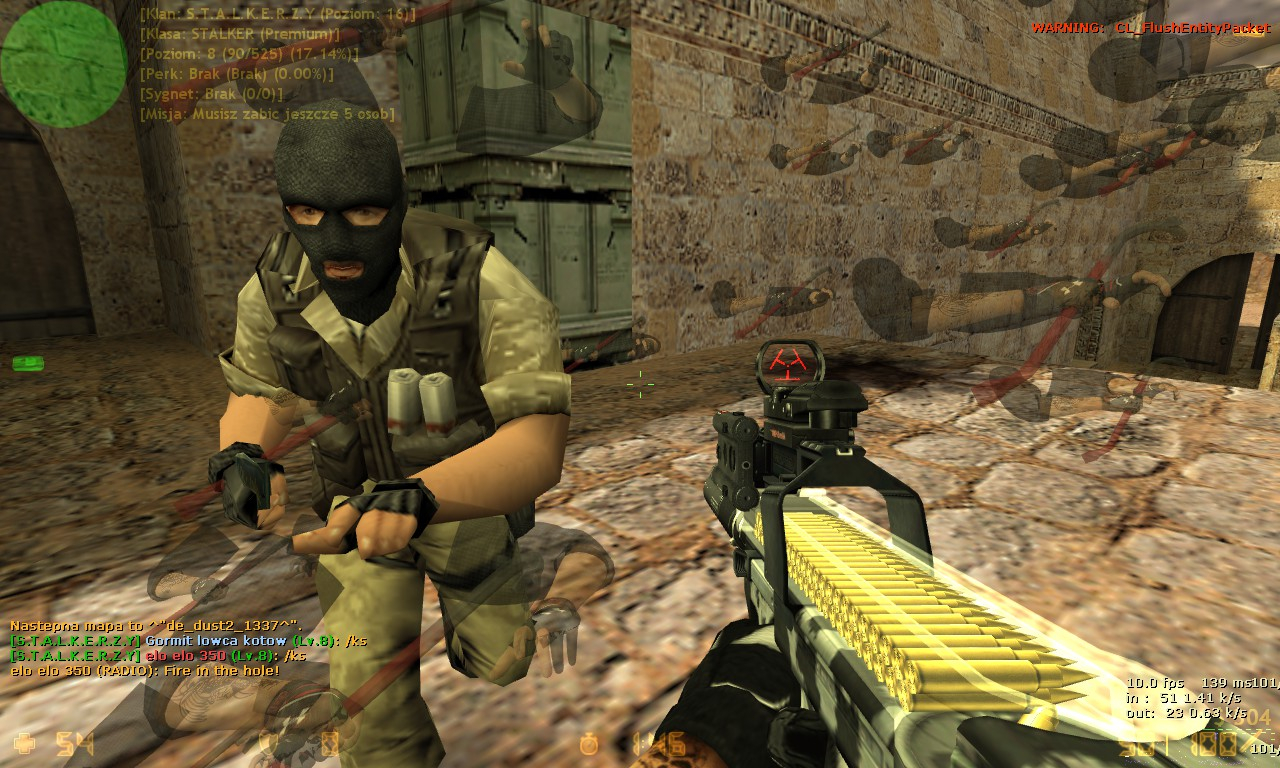The height and width of the screenshot is (768, 1280).
Task: Click the Klan S.T.A.L.K.E.R.Z.Y info line
Action: click(x=277, y=14)
